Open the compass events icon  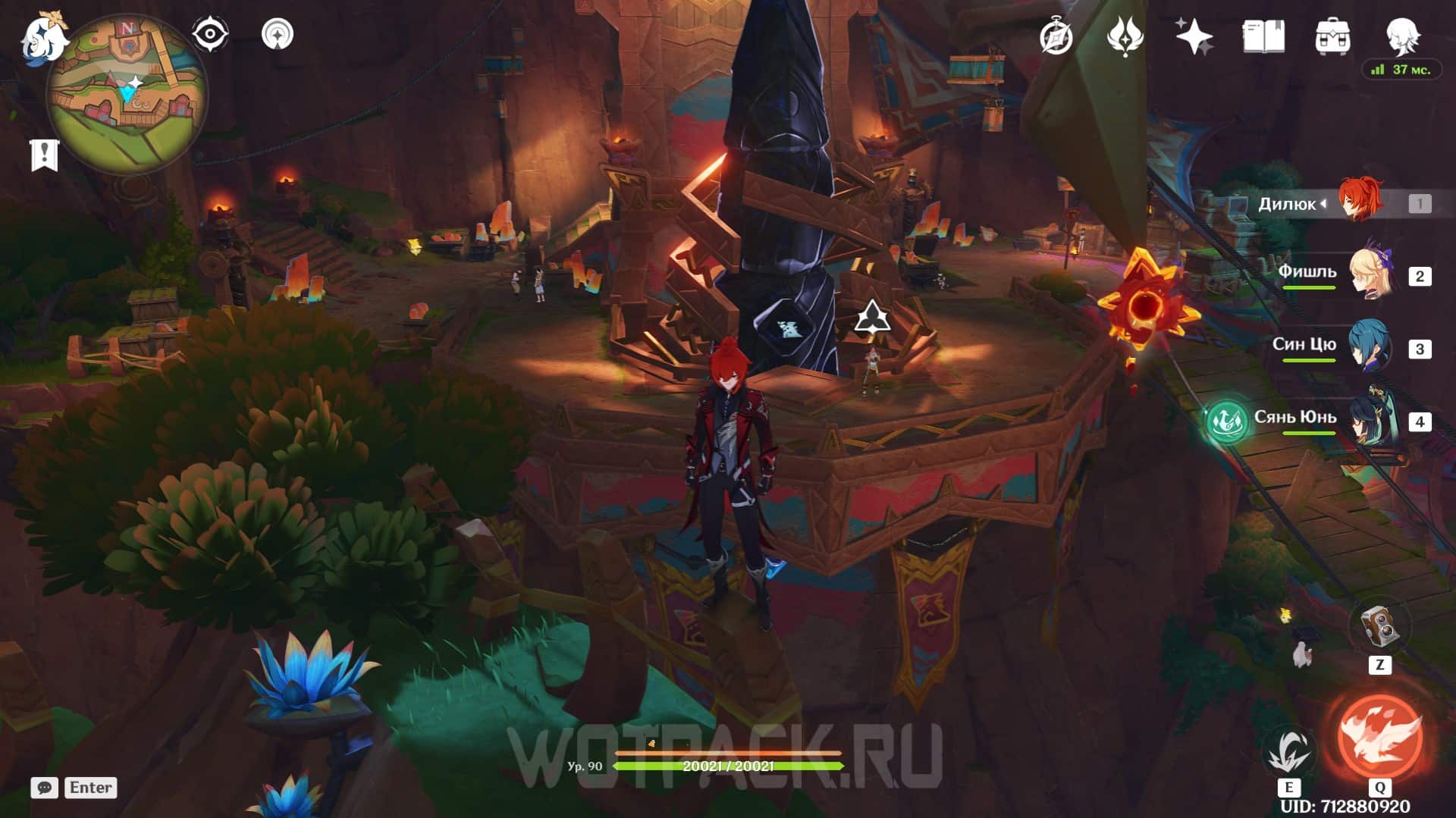click(1056, 36)
